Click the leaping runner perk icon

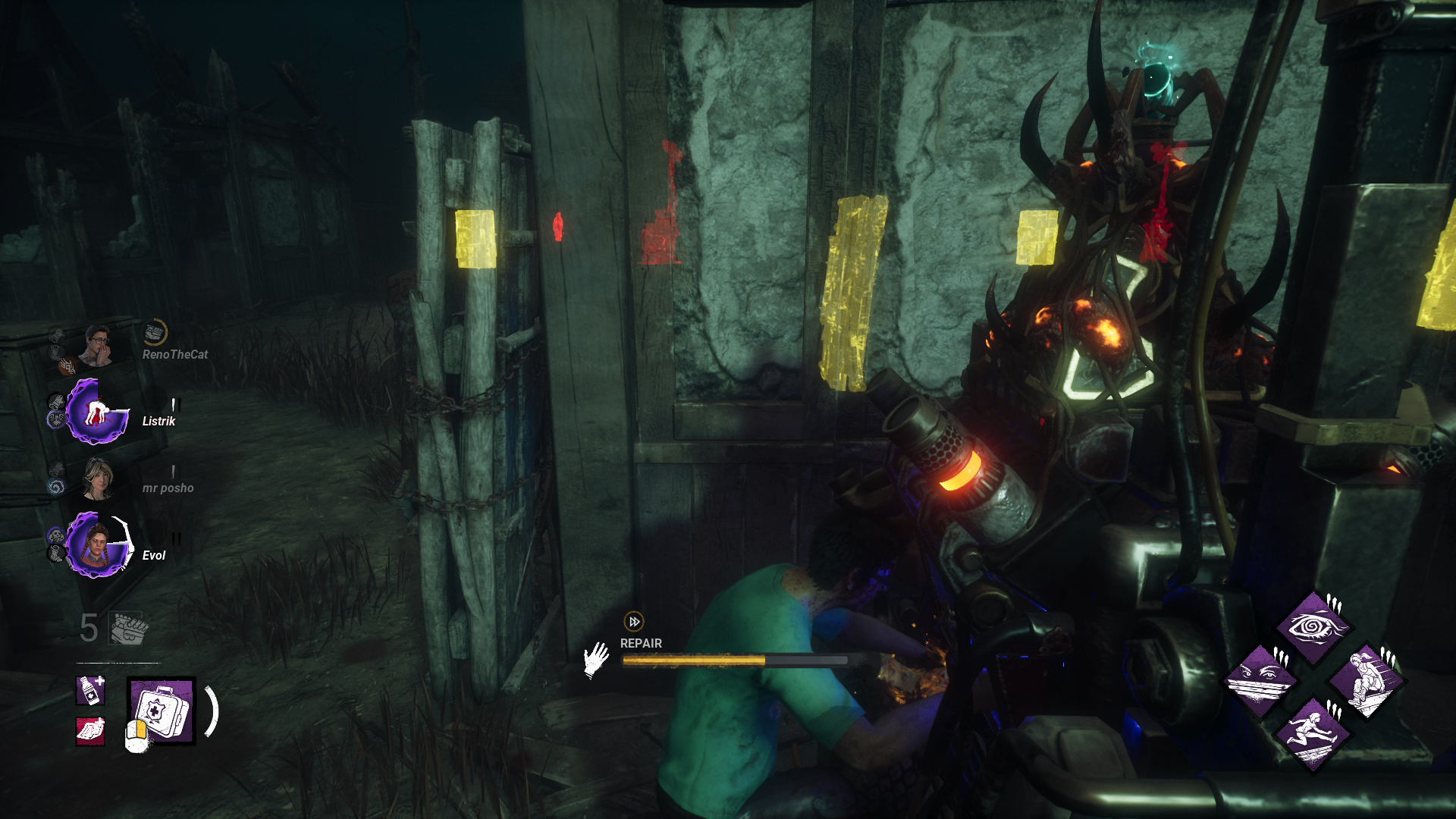coord(1312,733)
